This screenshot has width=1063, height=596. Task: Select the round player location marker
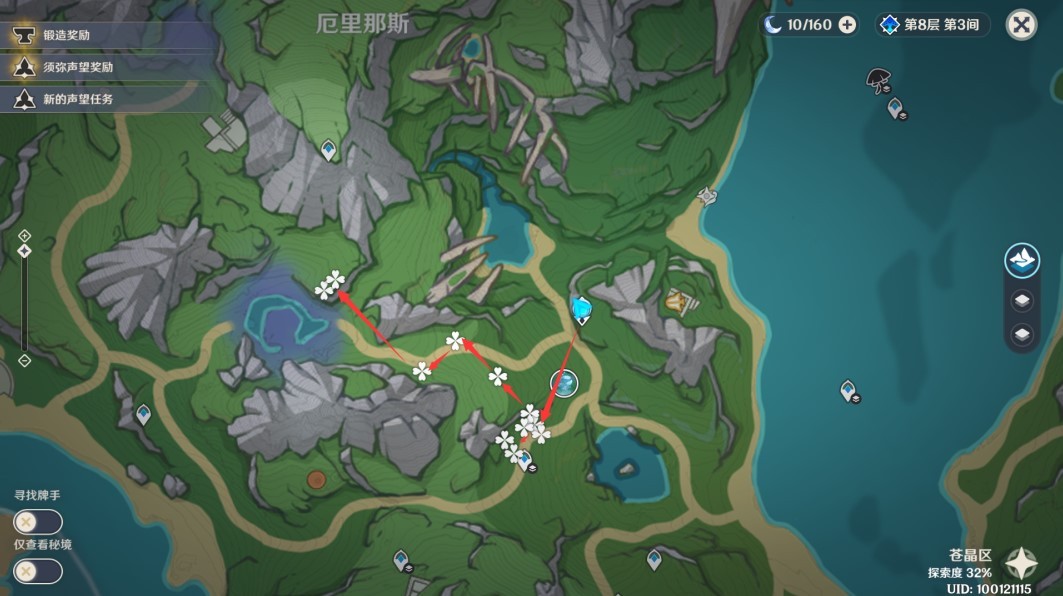coord(564,382)
